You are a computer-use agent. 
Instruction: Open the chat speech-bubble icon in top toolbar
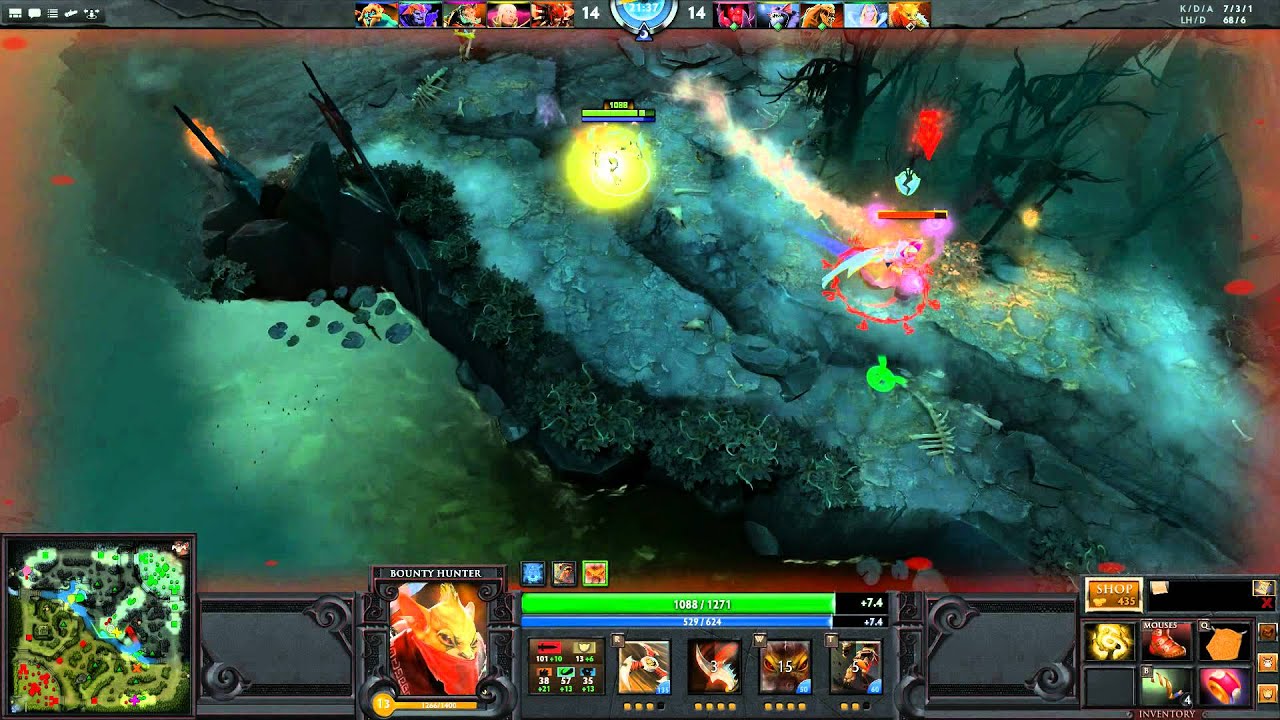tap(34, 14)
